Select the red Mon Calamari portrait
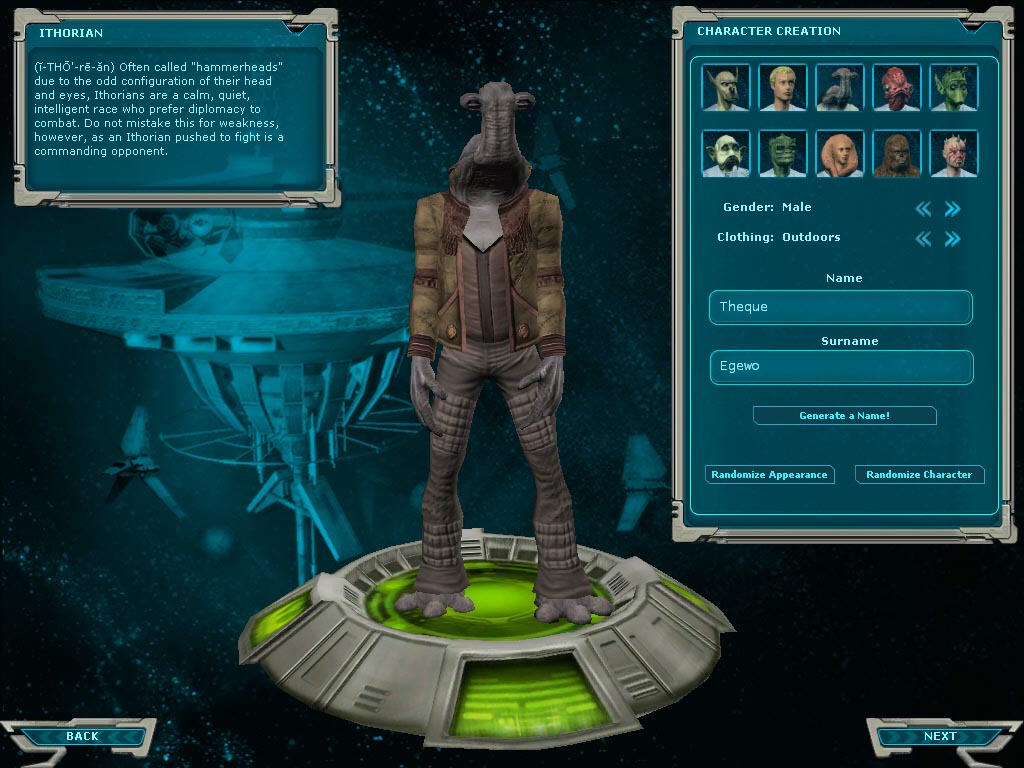The height and width of the screenshot is (768, 1024). coord(897,88)
